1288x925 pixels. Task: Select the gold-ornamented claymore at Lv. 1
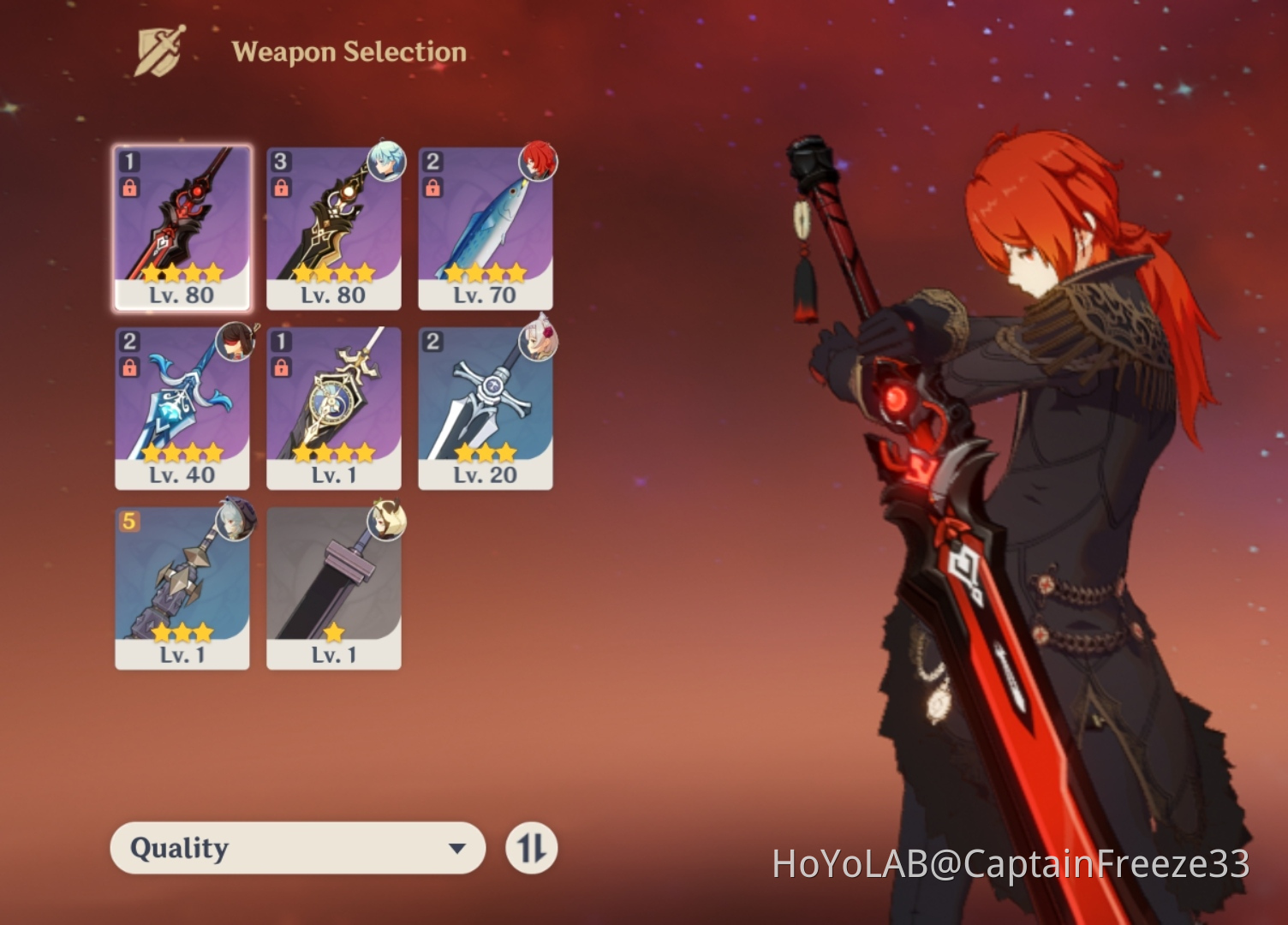pyautogui.click(x=334, y=407)
